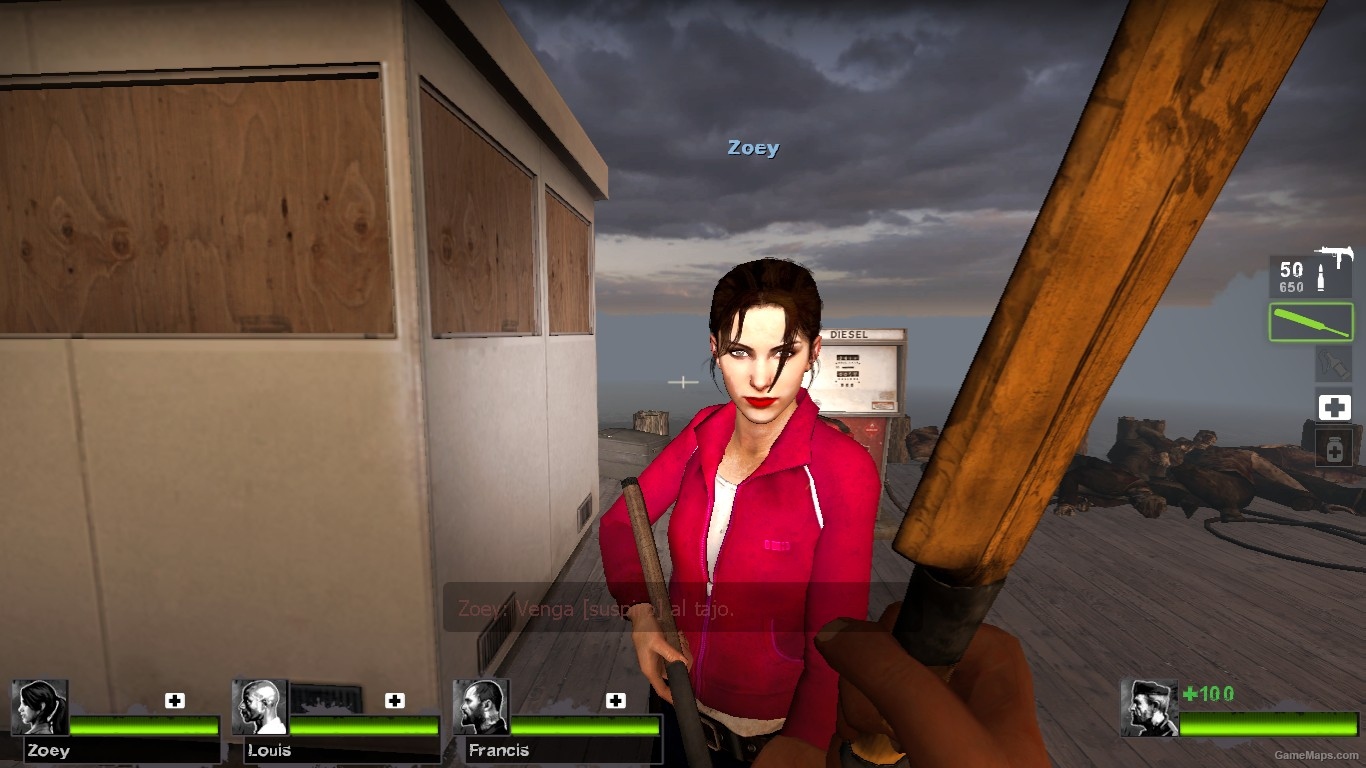Select the highlighted green melee weapon slot
The height and width of the screenshot is (768, 1366).
coord(1311,322)
